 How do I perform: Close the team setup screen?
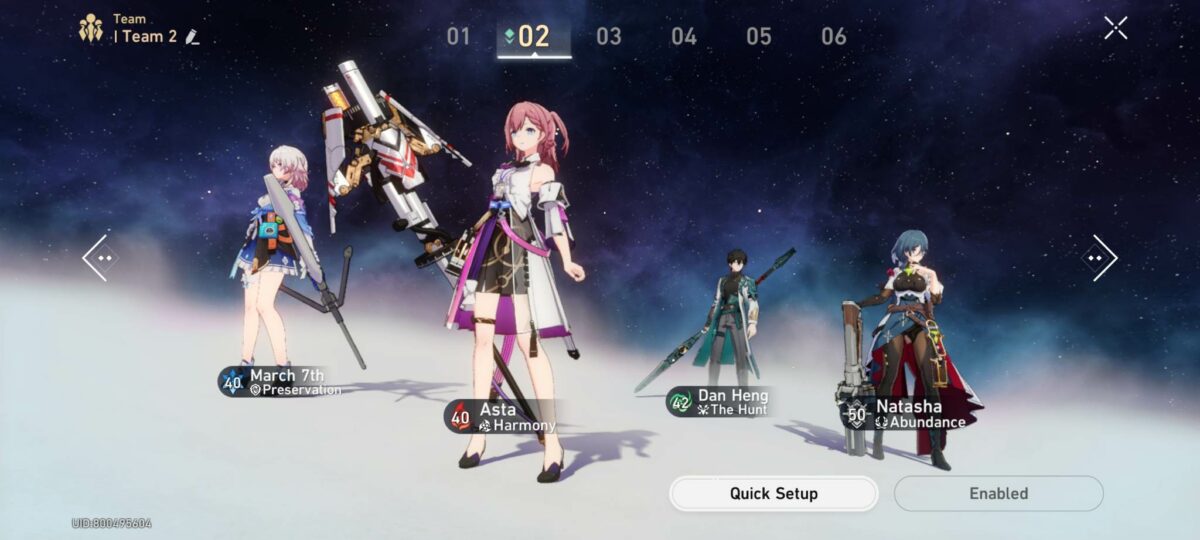click(1116, 28)
